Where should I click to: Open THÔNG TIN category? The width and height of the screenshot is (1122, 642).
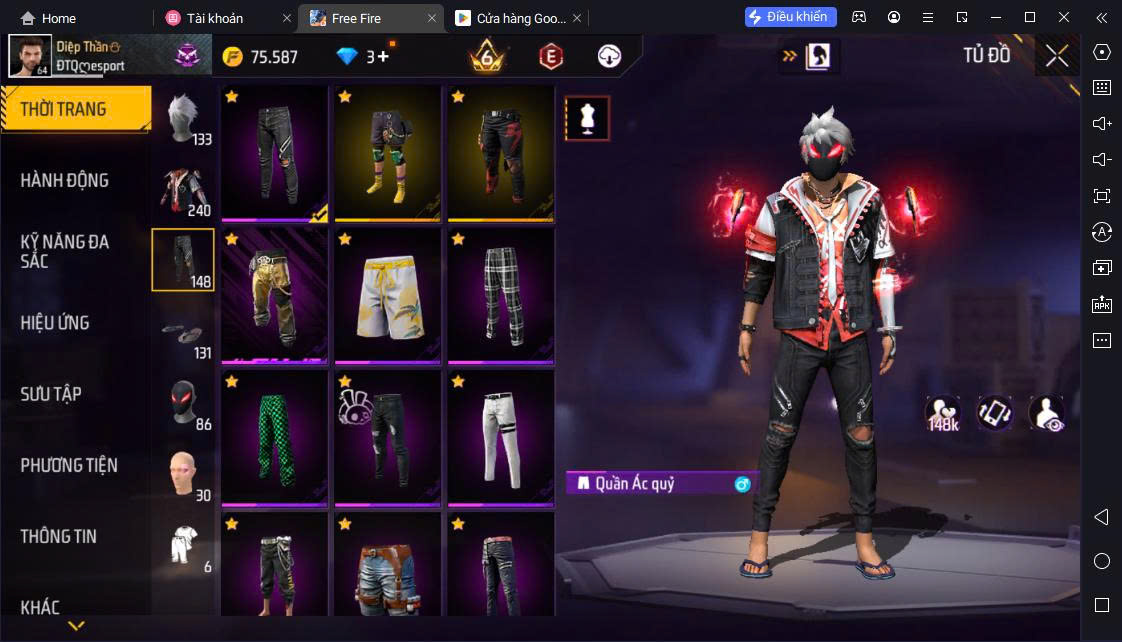[x=59, y=536]
